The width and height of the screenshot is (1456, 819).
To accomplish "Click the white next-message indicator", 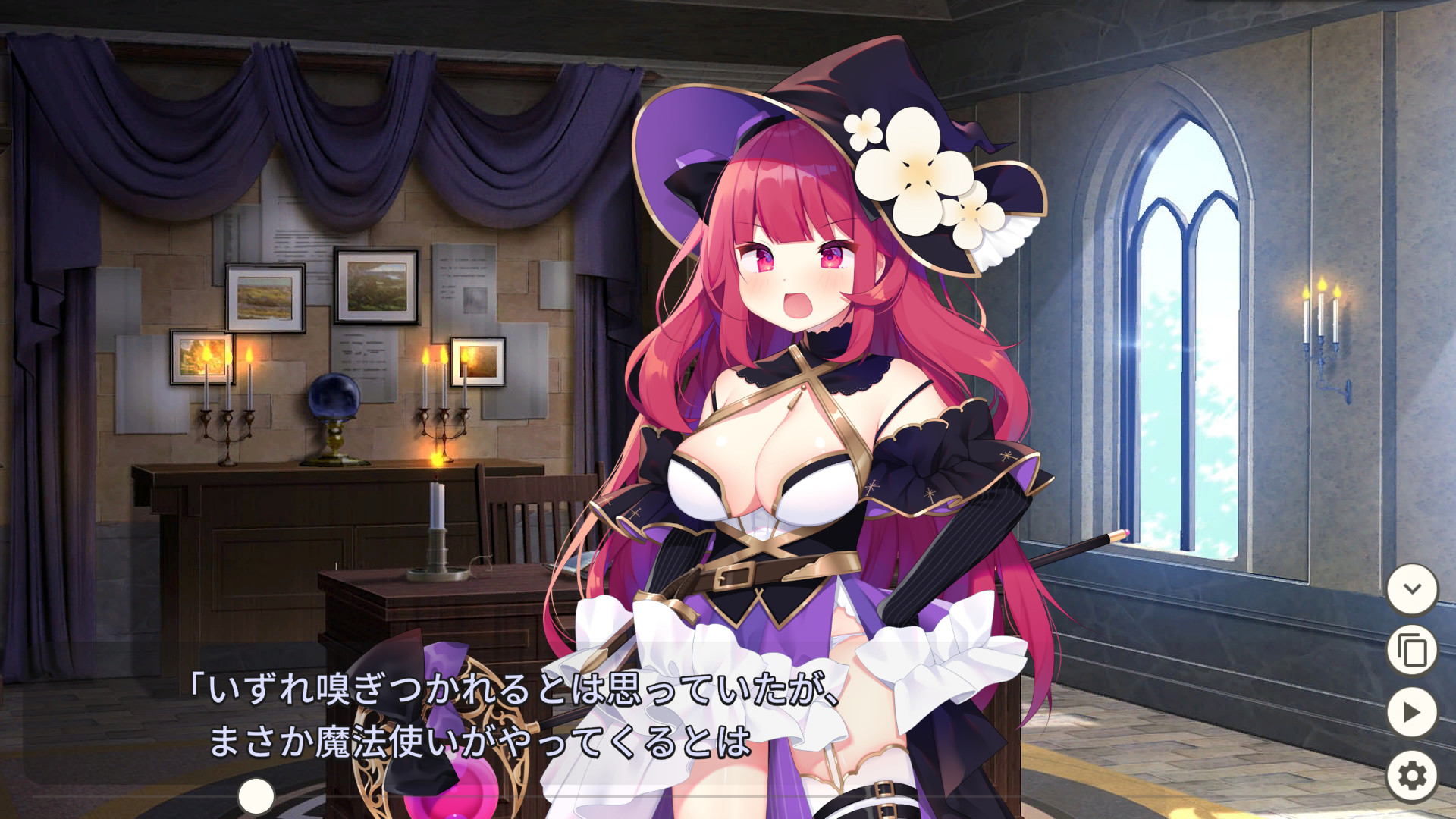I will tap(256, 795).
